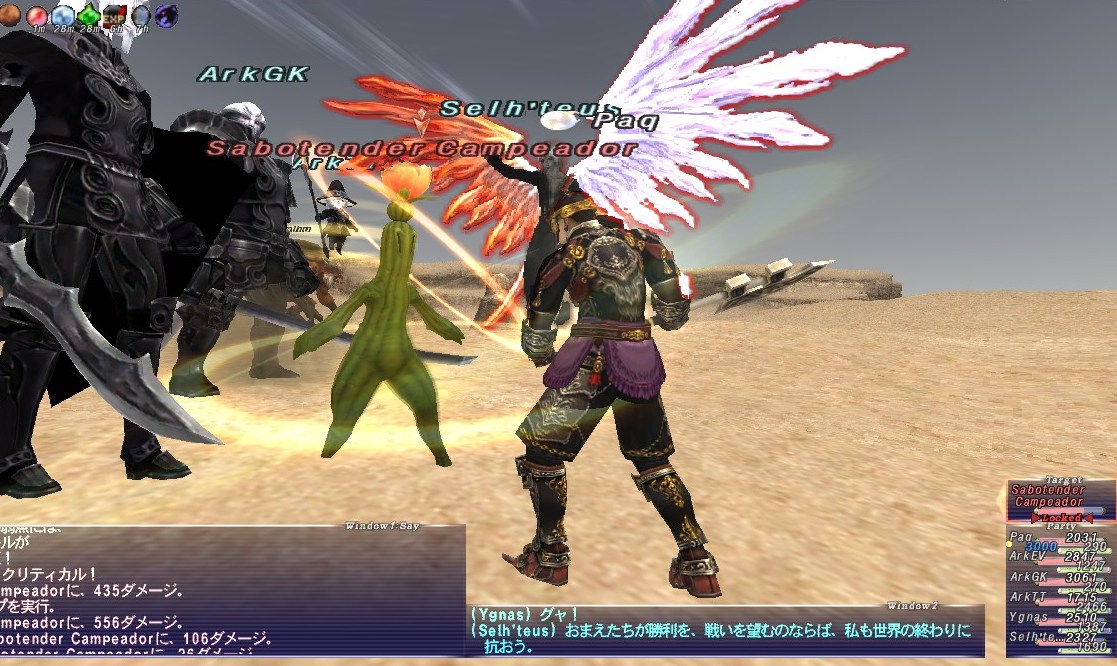Click the EXP status effect icon
The height and width of the screenshot is (666, 1117).
pos(114,15)
